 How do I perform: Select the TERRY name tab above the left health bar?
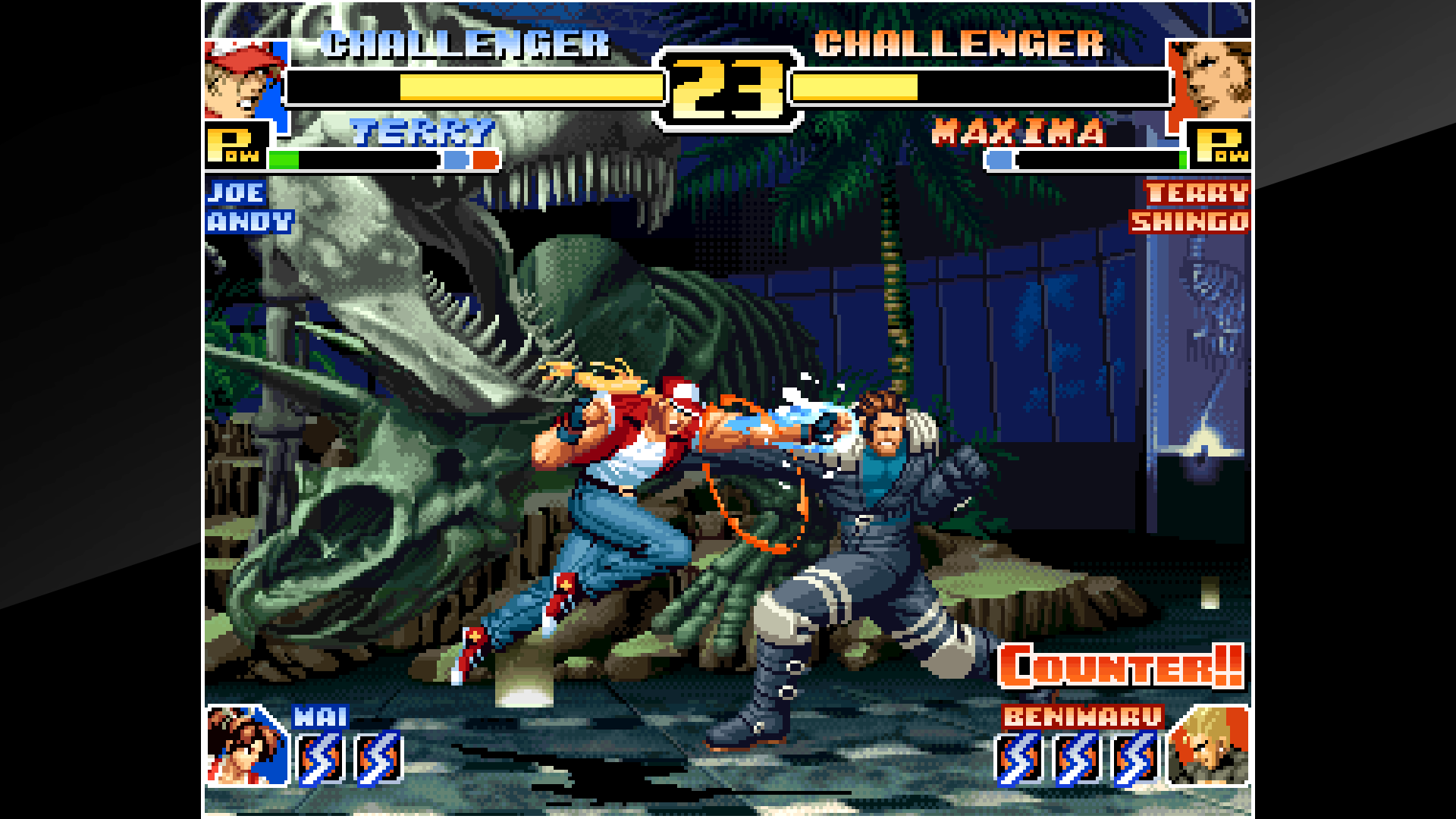(421, 133)
